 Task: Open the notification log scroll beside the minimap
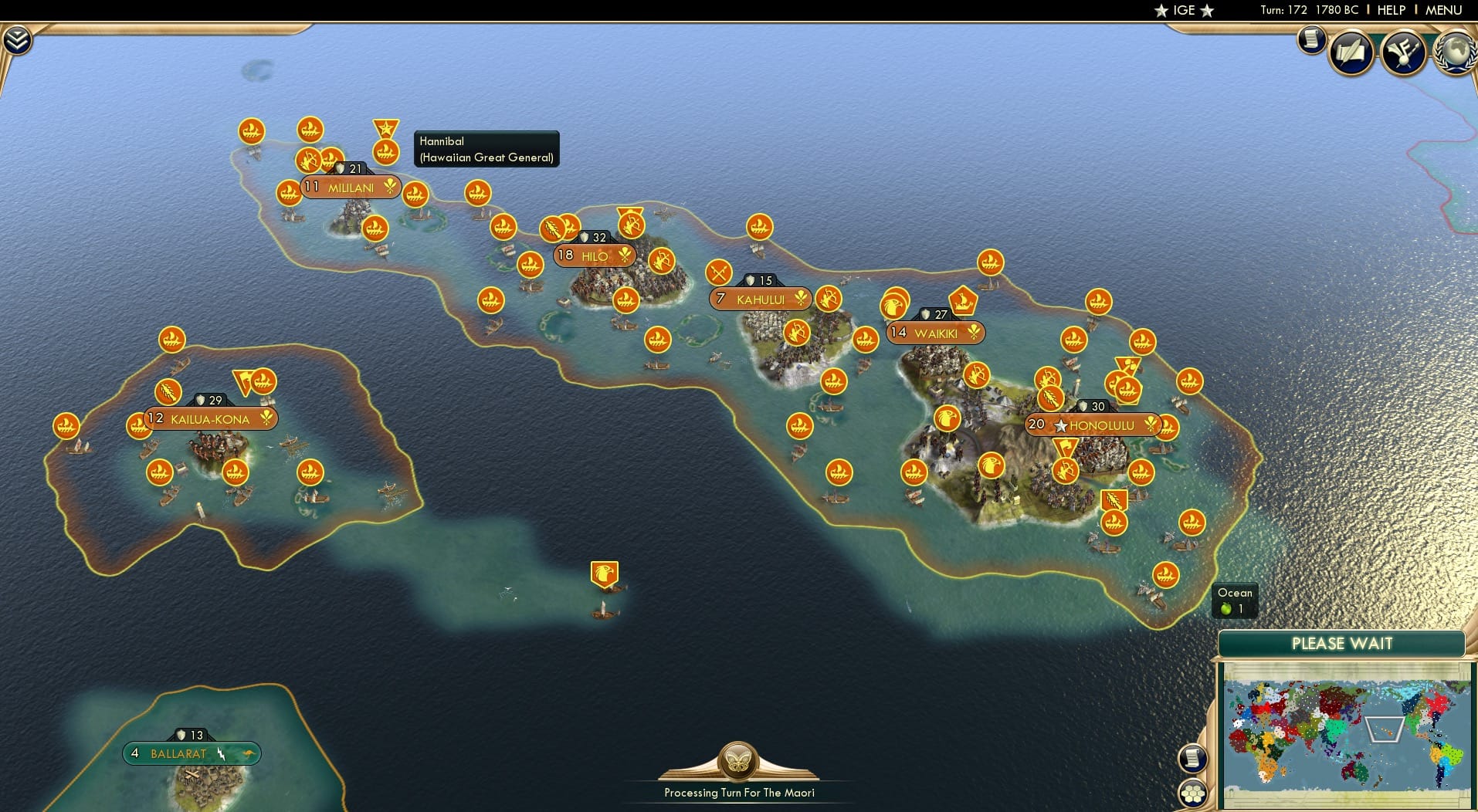pos(1193,759)
